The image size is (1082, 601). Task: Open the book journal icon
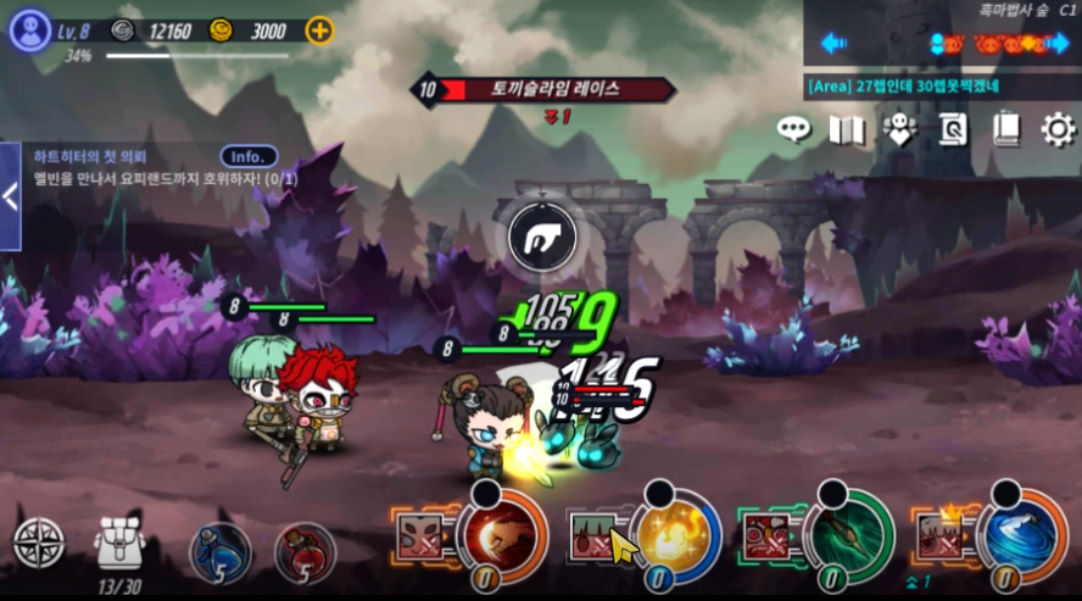1005,129
